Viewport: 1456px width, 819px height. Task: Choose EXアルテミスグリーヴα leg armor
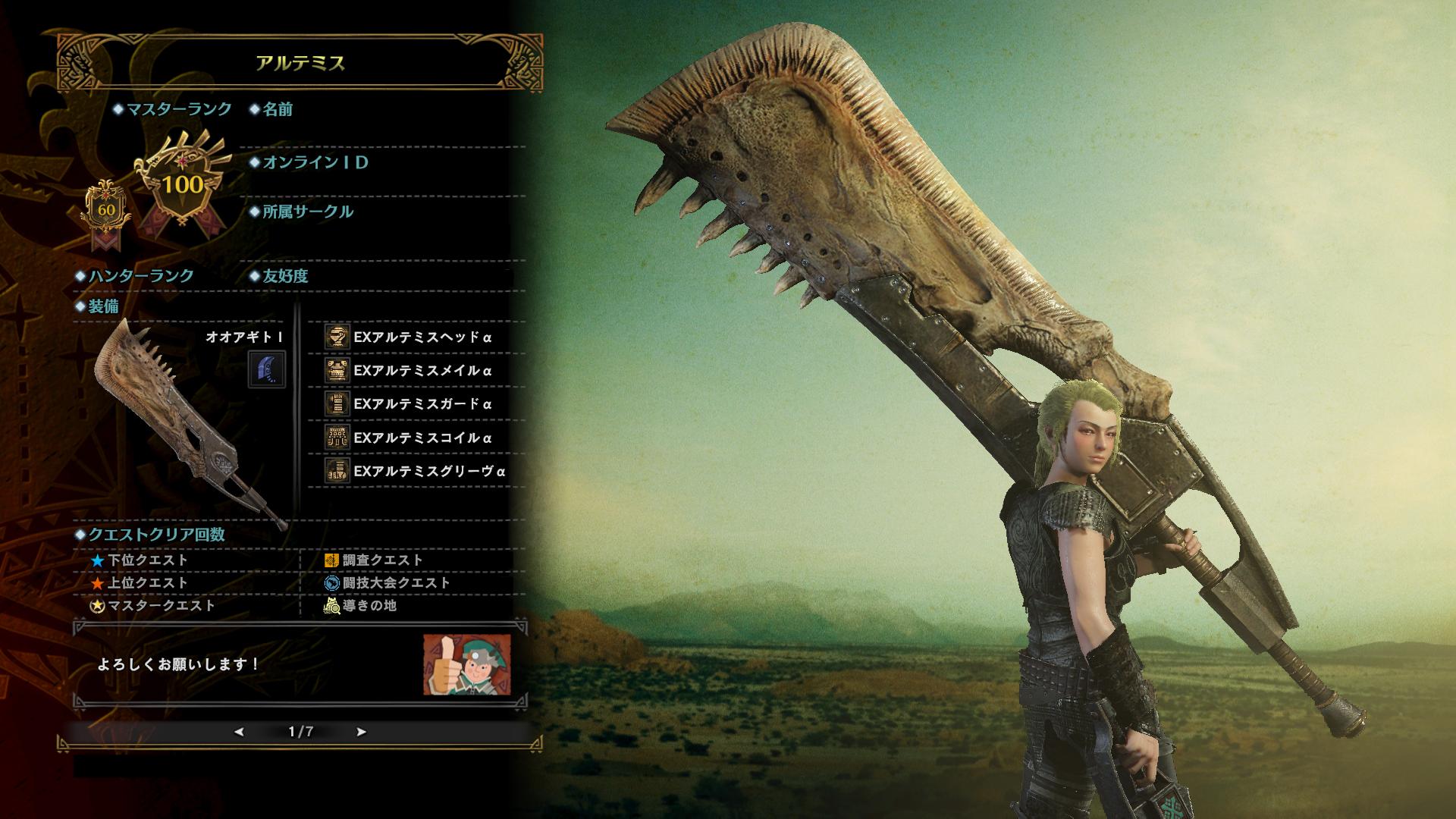[x=428, y=471]
